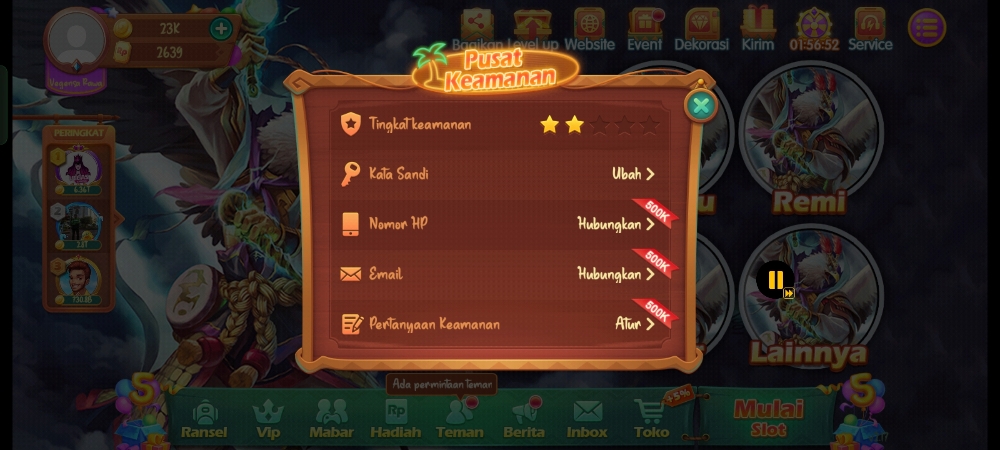Open the Hadiah rewards
Screen dimensions: 1000x450
pos(396,419)
